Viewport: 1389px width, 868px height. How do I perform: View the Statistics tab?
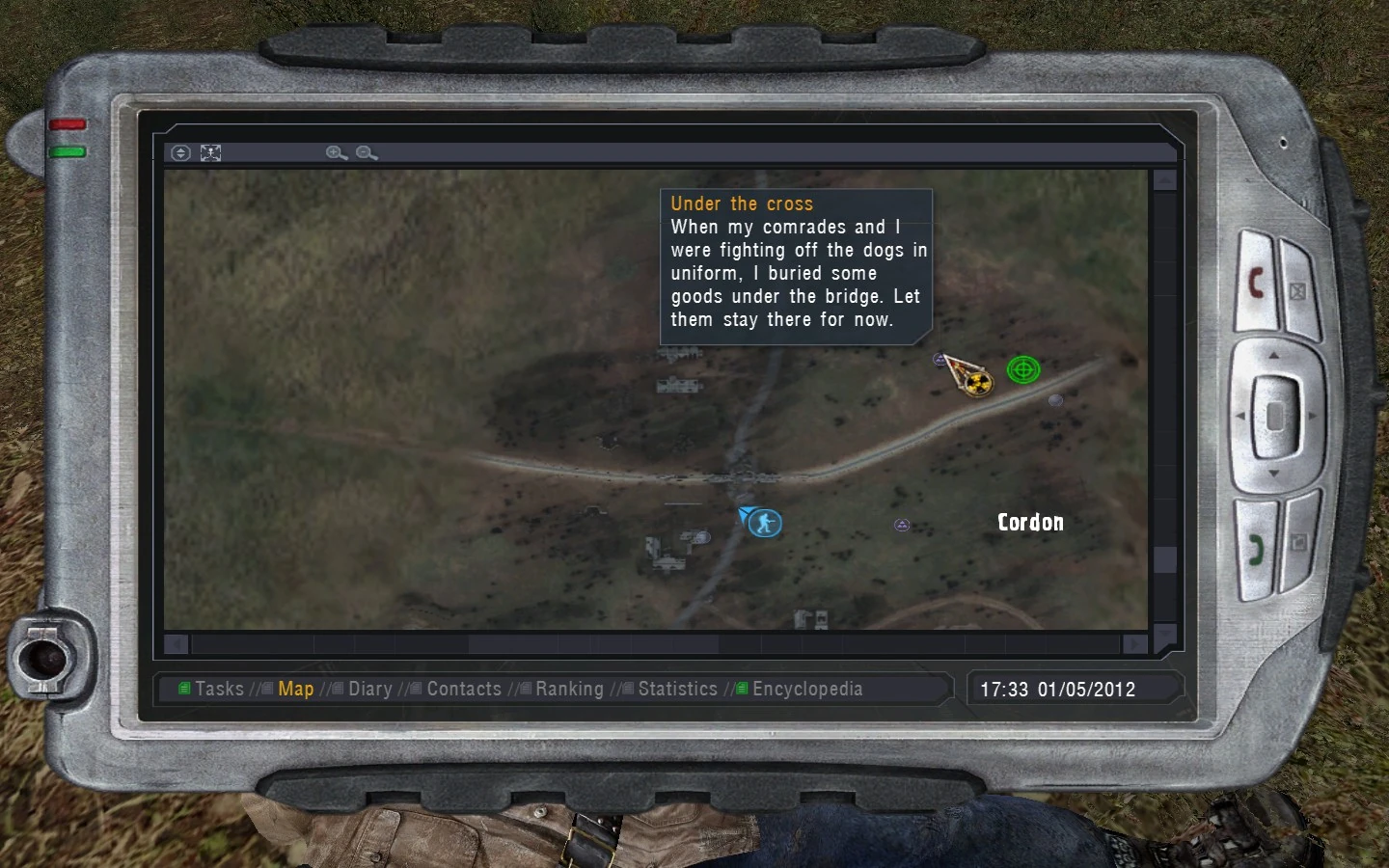(677, 689)
